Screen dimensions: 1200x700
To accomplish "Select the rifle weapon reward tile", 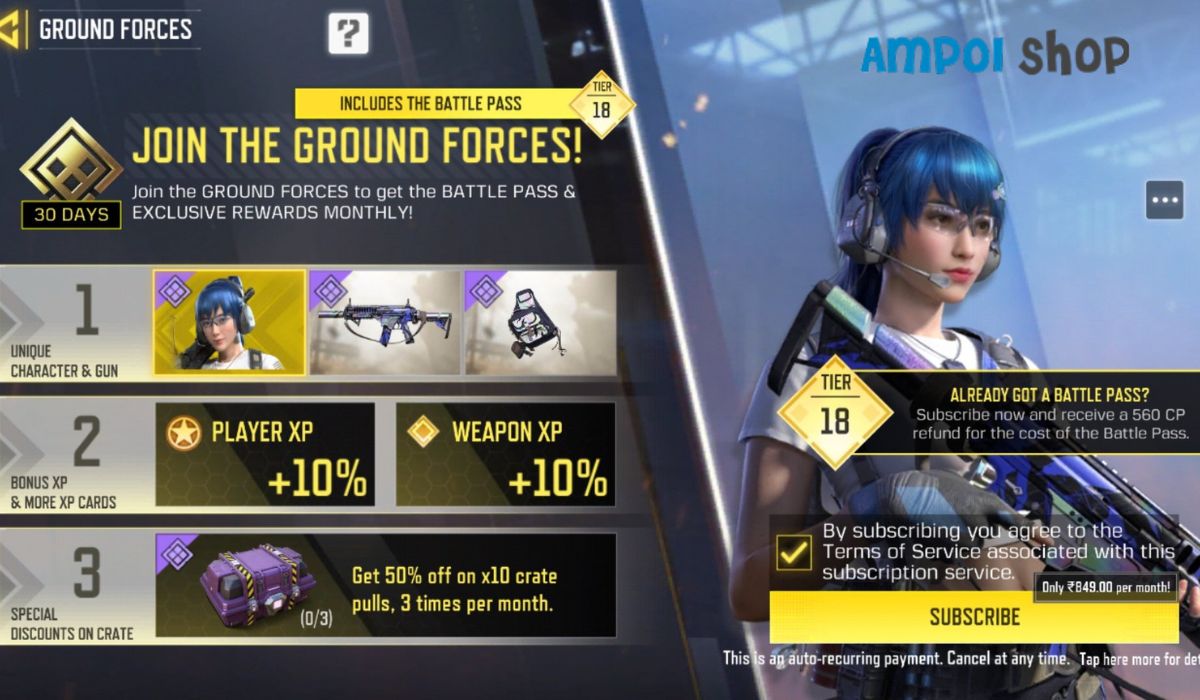I will (x=385, y=323).
